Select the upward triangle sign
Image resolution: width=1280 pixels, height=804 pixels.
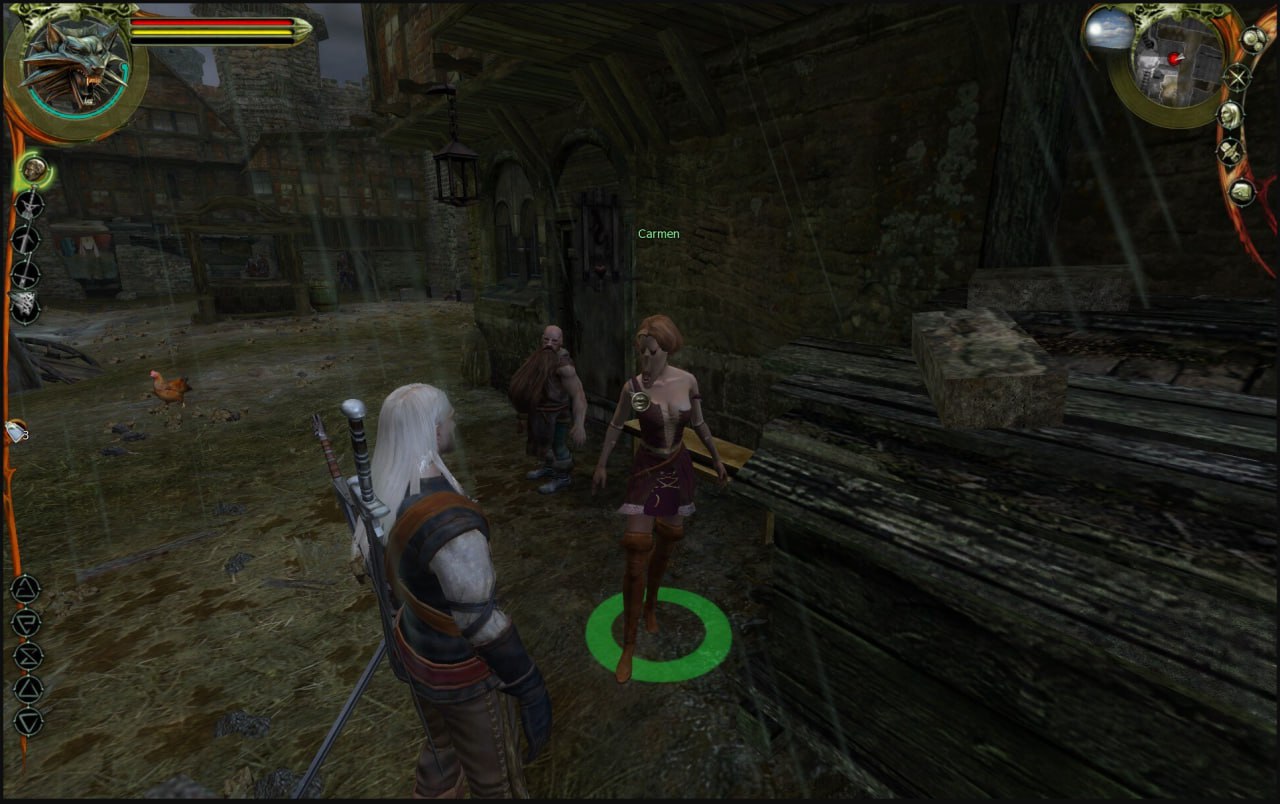click(27, 688)
